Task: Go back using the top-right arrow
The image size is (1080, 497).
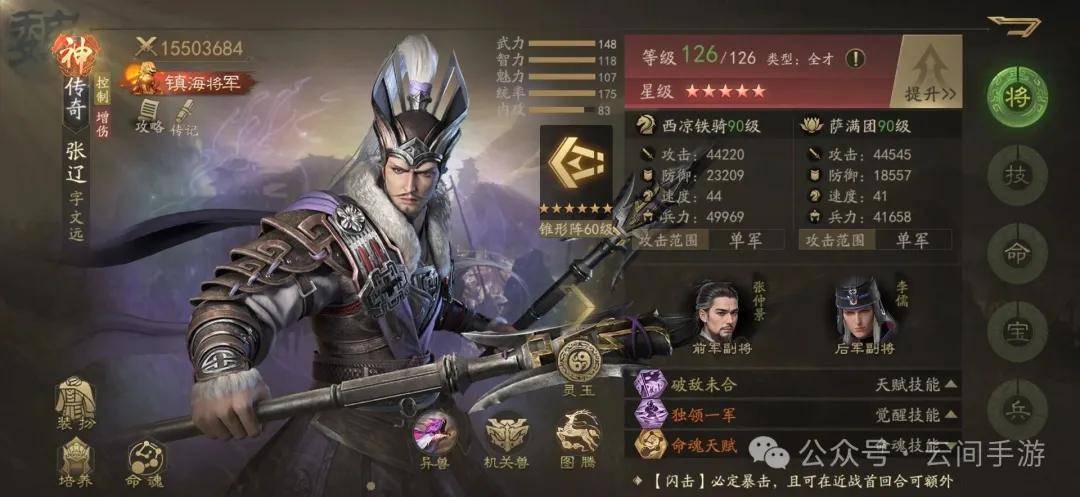Action: [x=1014, y=26]
